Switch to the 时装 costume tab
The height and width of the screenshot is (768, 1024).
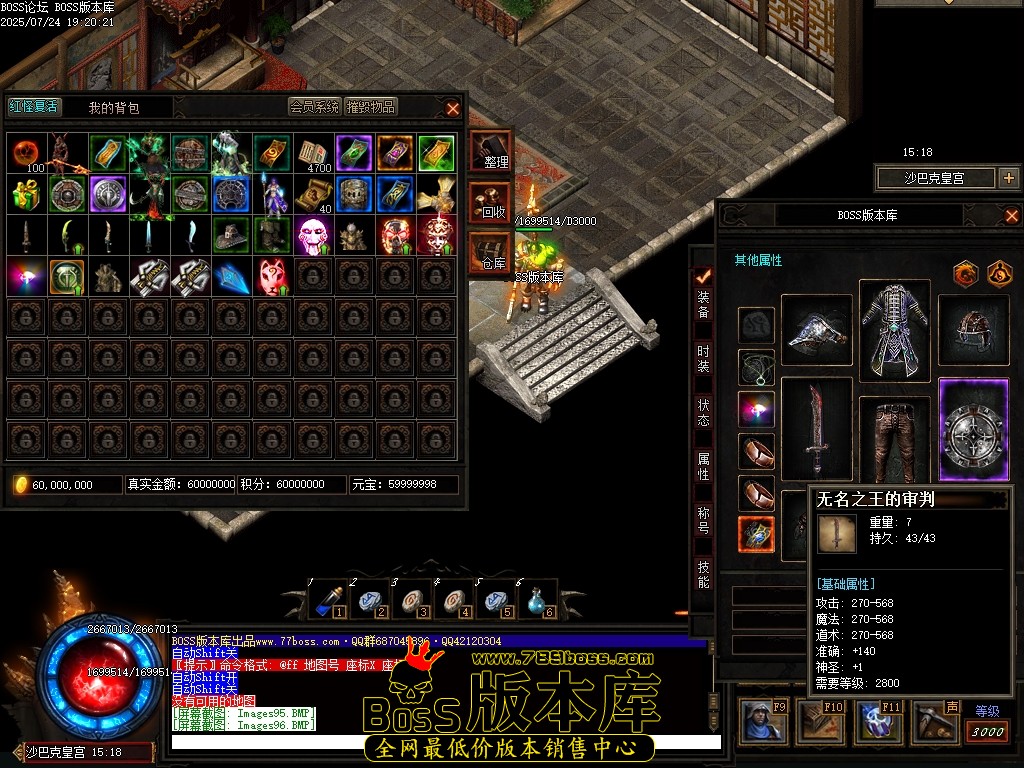pyautogui.click(x=704, y=358)
